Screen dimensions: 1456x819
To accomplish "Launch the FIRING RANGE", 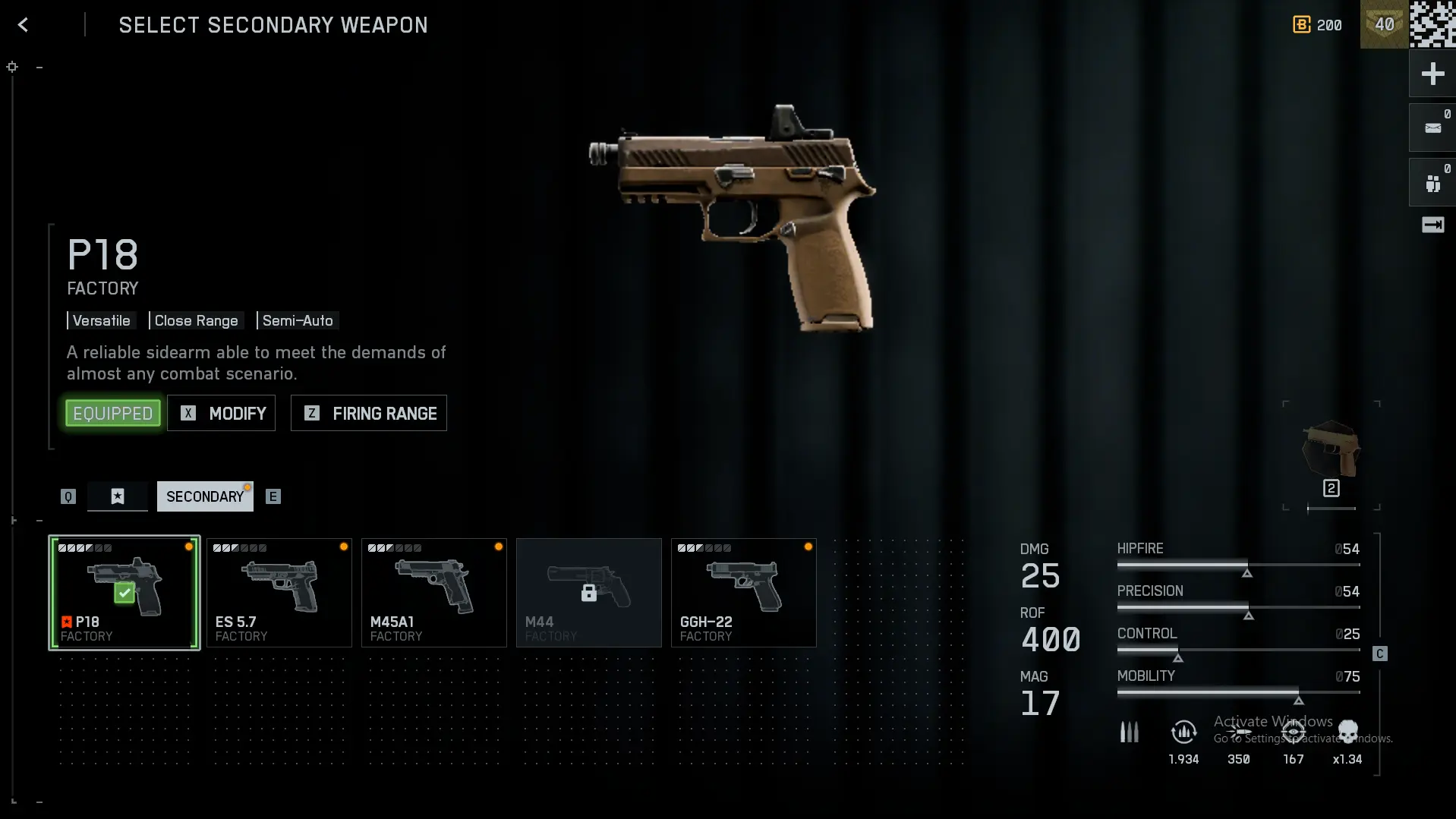I will 369,414.
